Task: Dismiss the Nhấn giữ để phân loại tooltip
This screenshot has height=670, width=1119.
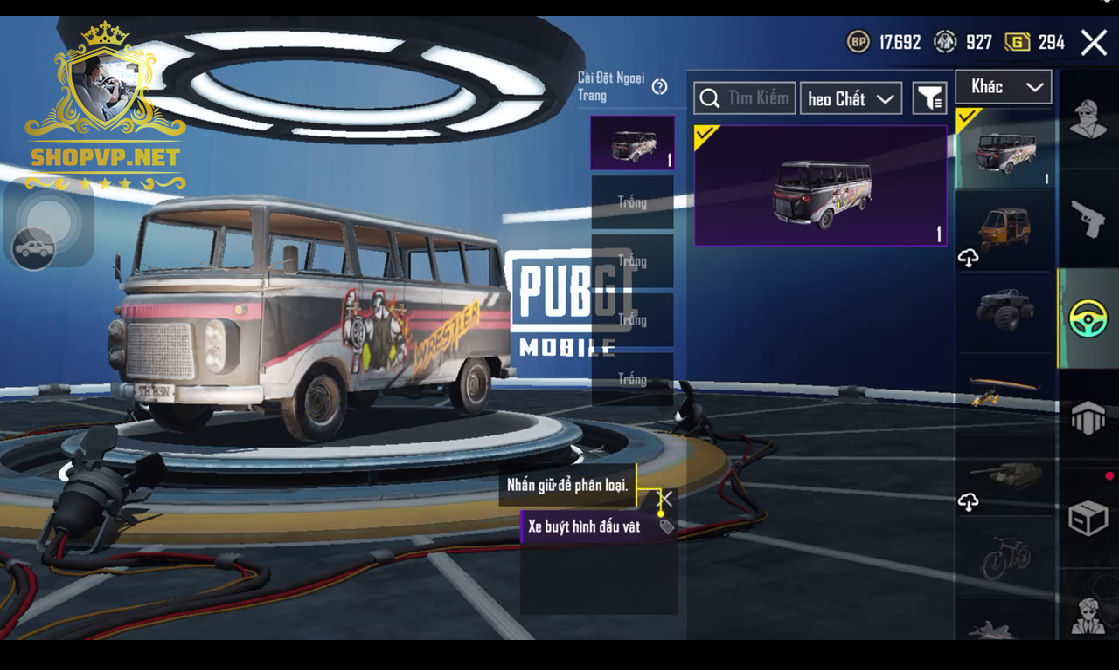Action: point(665,497)
